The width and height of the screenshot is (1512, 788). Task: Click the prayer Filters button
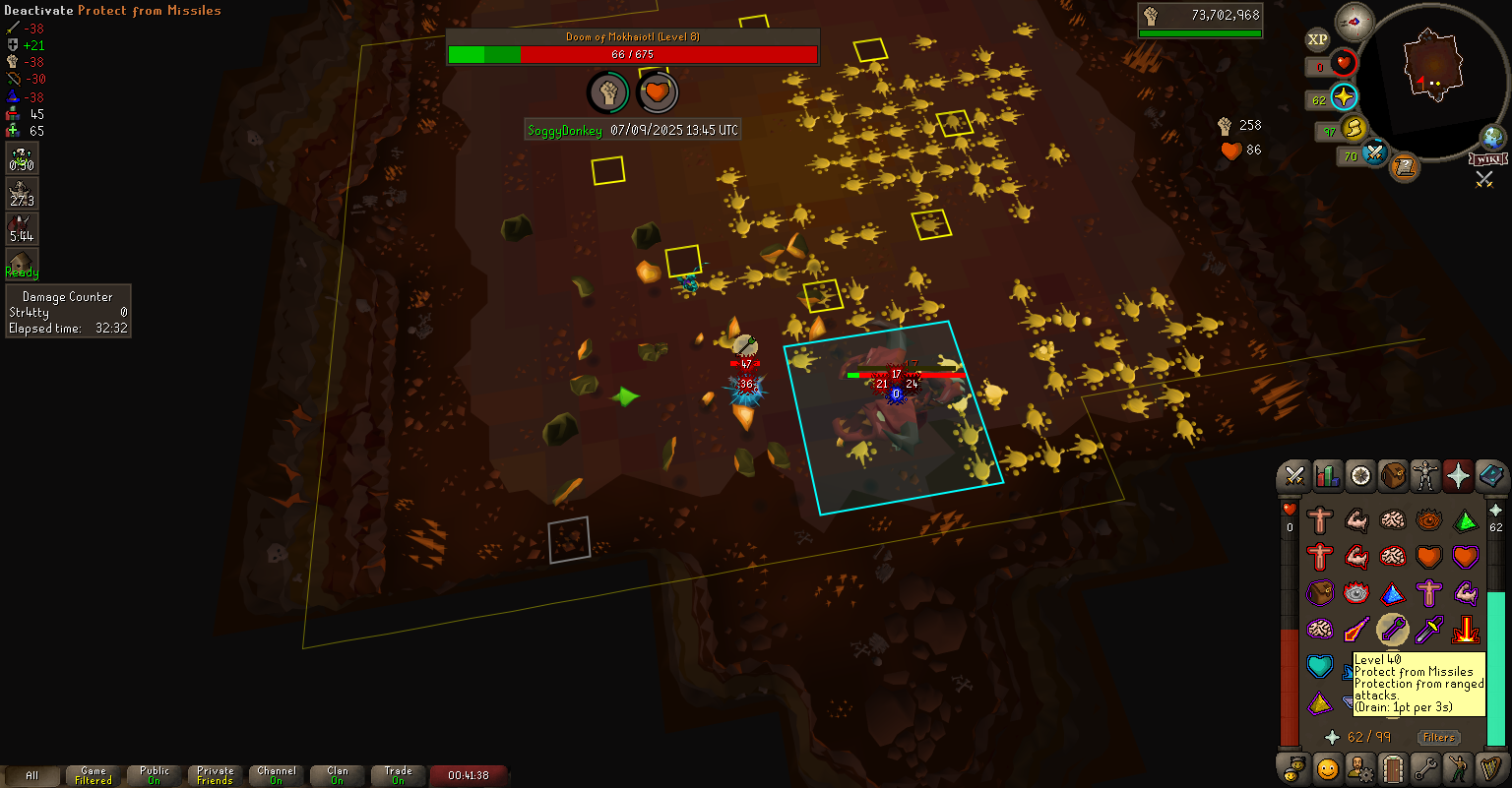click(1438, 737)
